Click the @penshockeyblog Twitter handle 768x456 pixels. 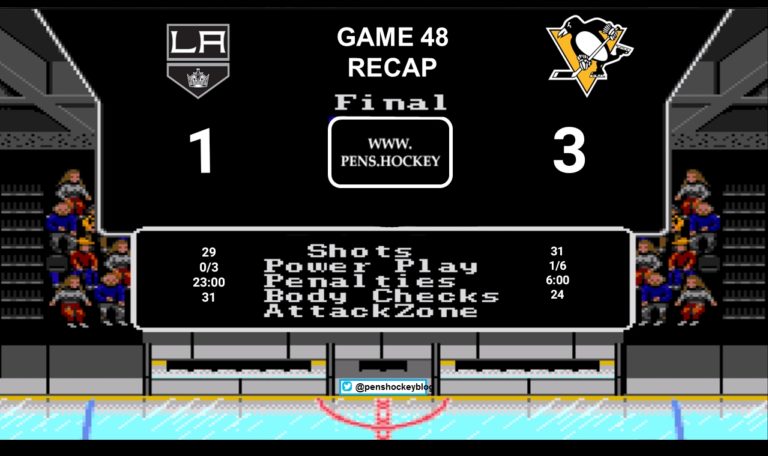click(x=386, y=386)
